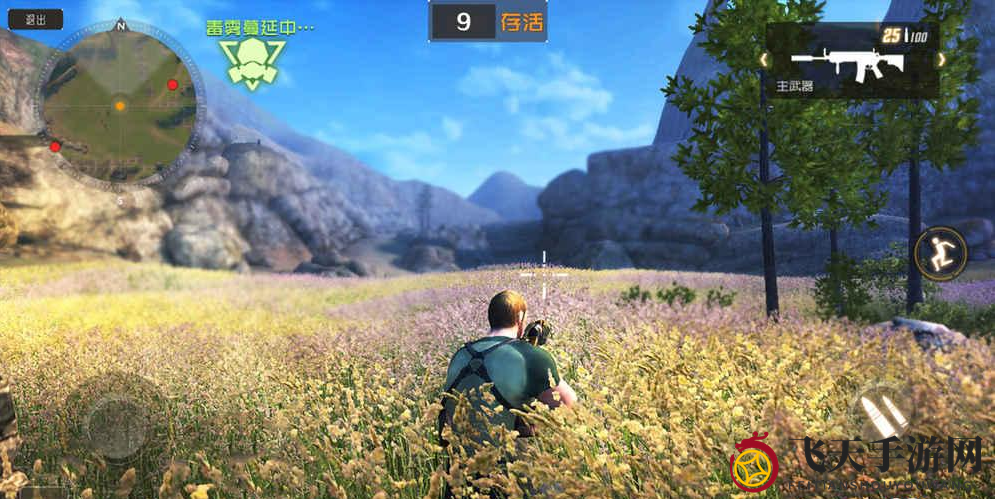Open the circular minimap
The width and height of the screenshot is (995, 499).
pos(120,105)
